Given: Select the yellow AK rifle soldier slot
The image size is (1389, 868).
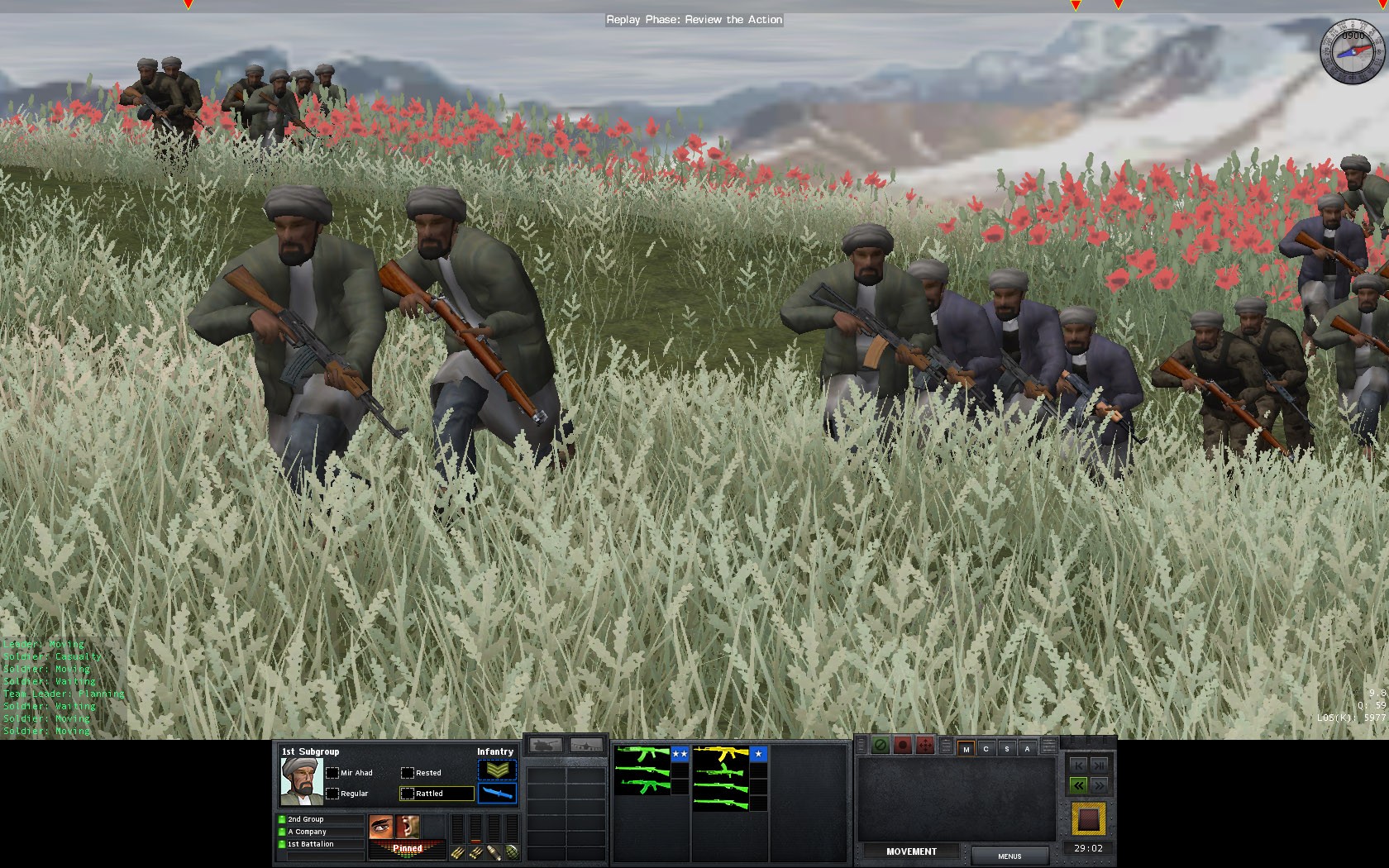Looking at the screenshot, I should point(720,754).
